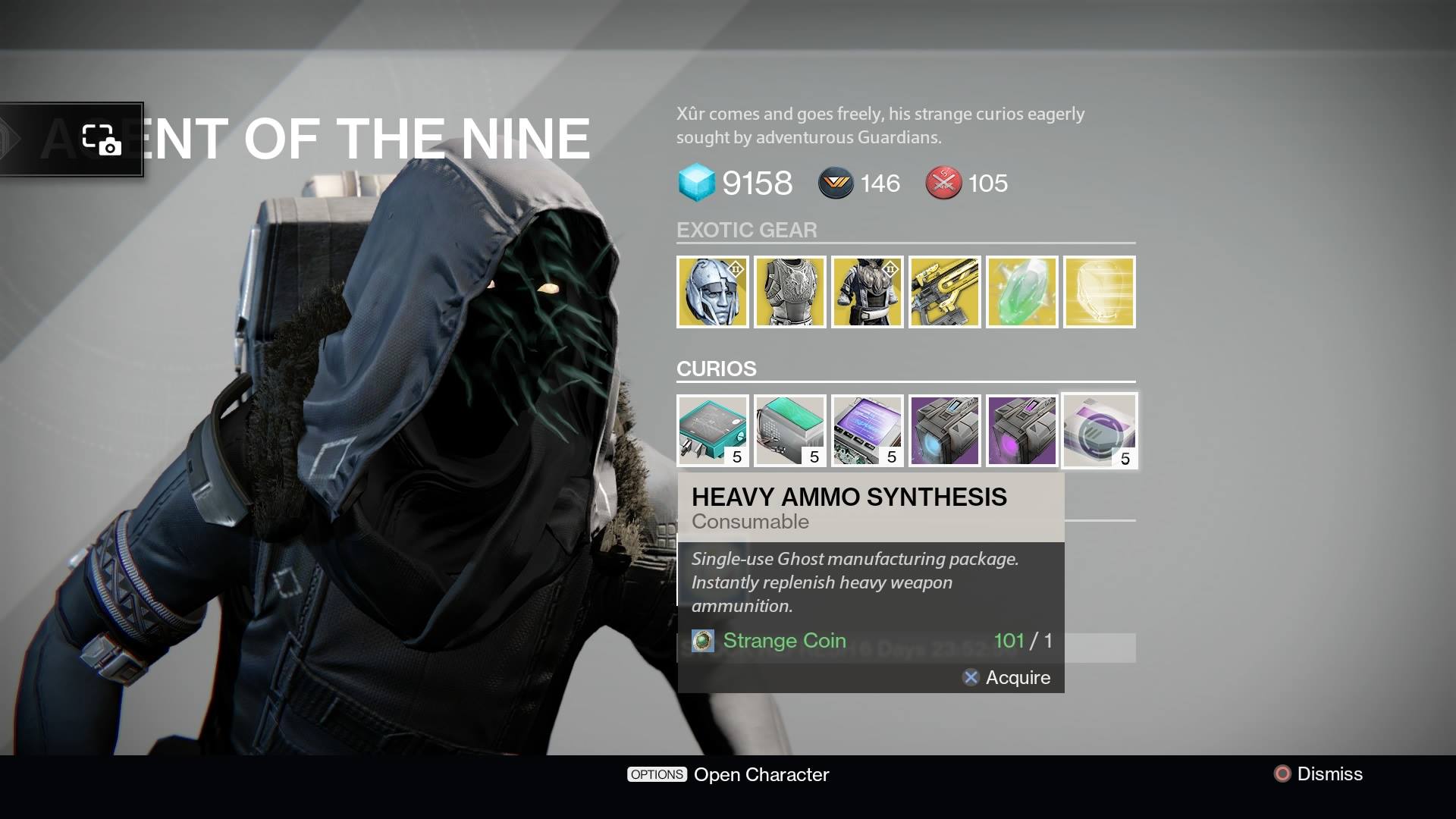Select the green special ammo synthesis box
Screen dimensions: 1456x819
pos(790,430)
